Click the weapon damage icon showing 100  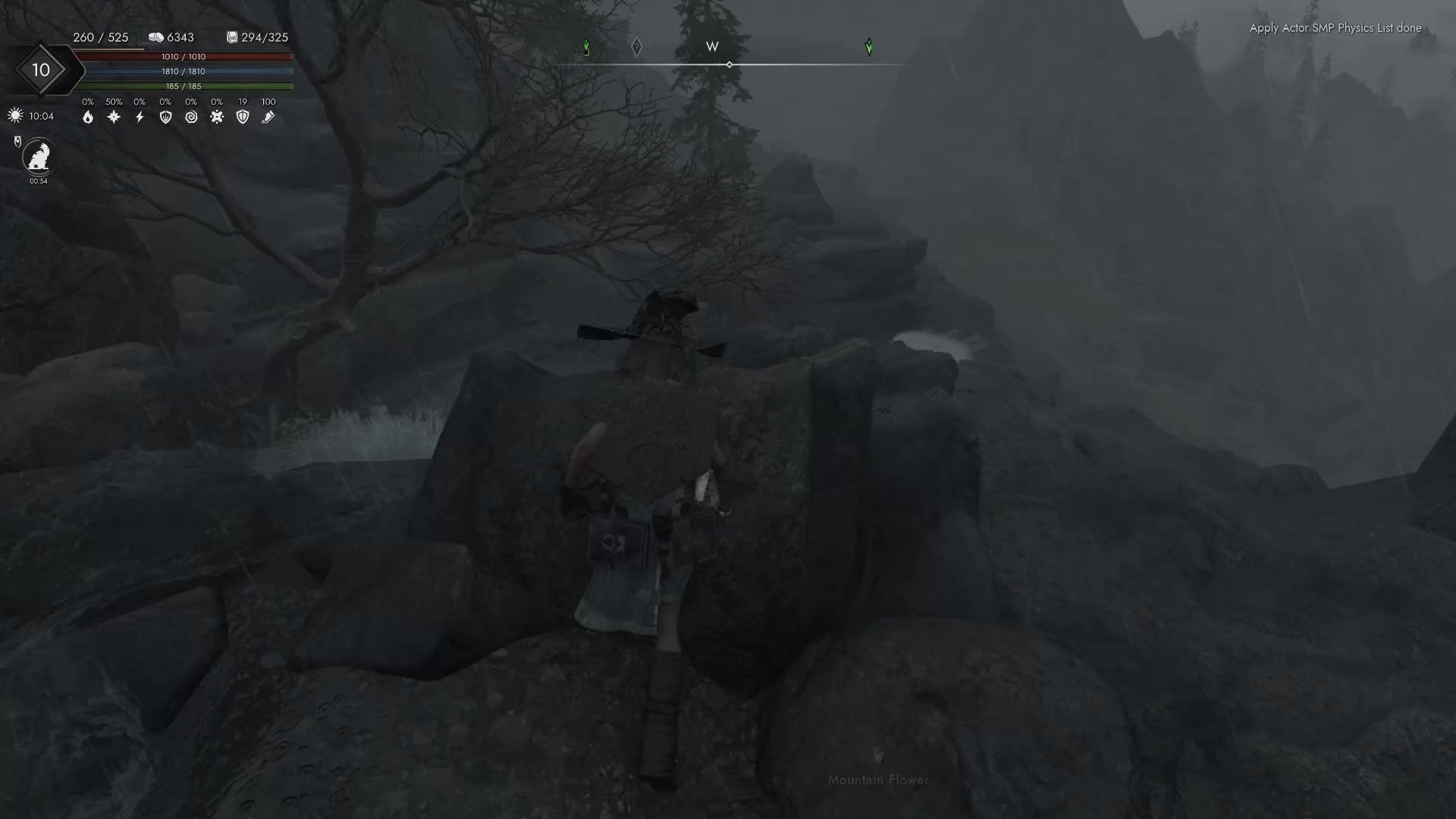[268, 117]
